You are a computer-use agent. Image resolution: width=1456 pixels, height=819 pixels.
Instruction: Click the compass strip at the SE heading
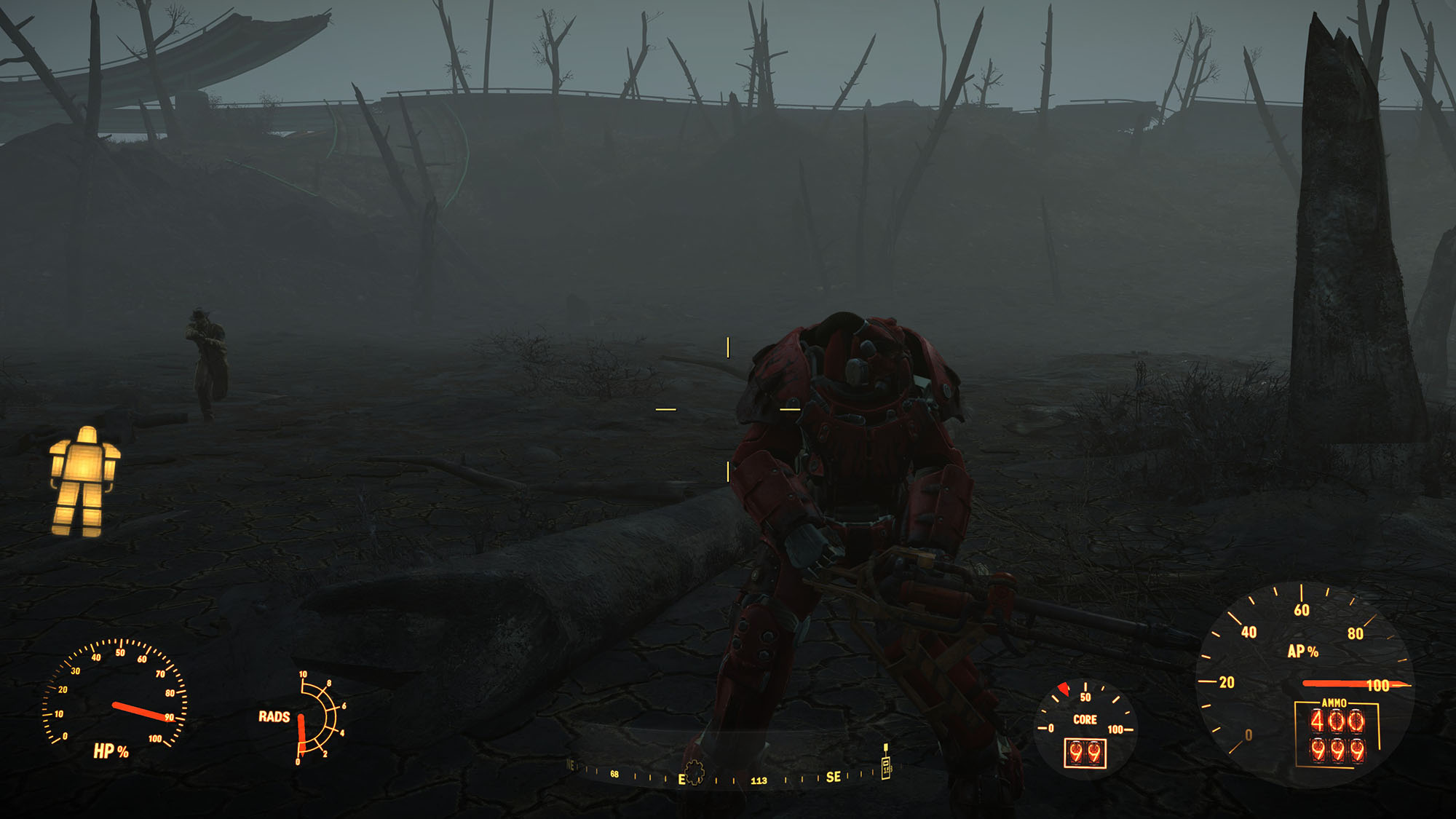(834, 778)
